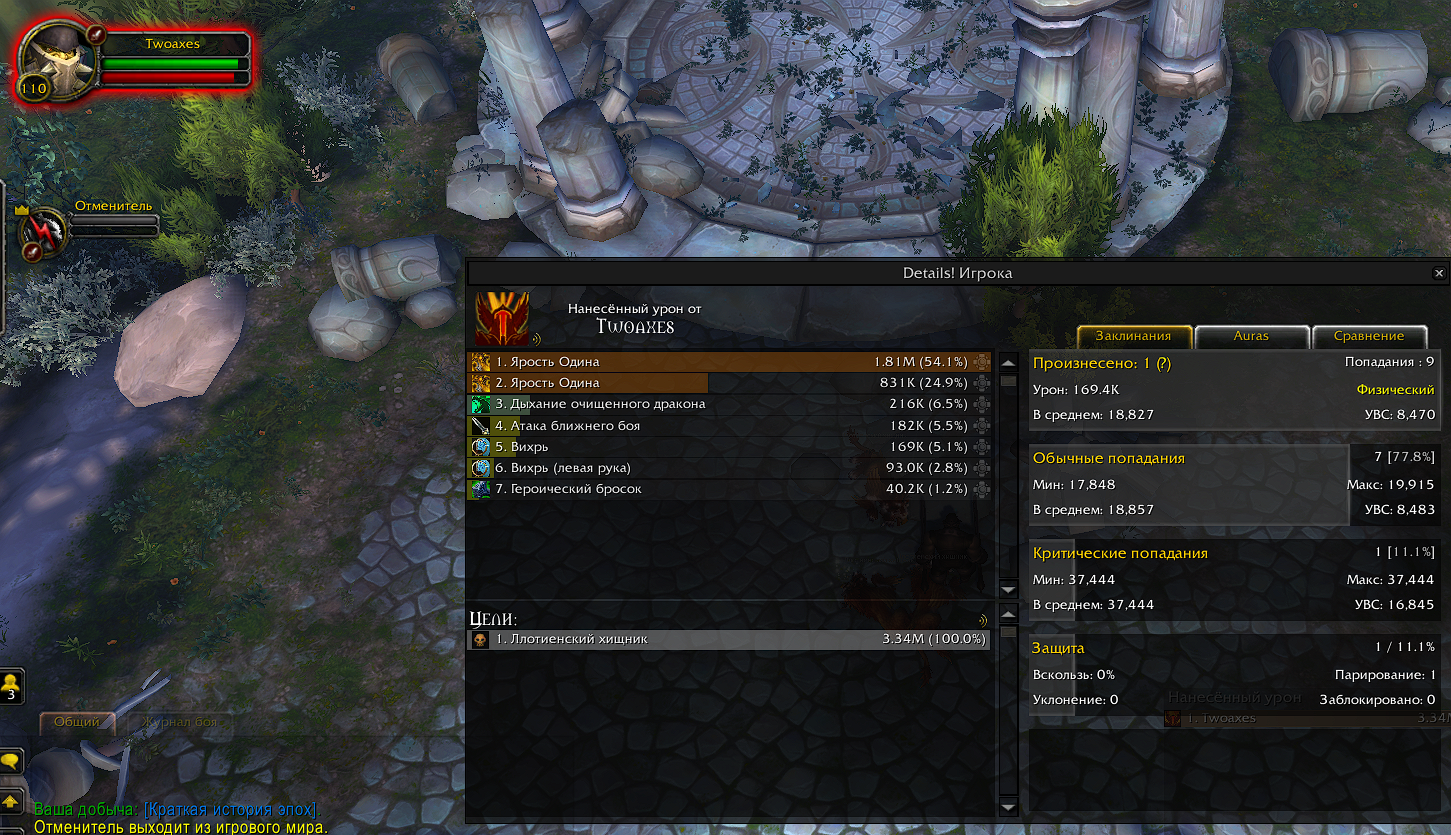Open the Журнал боя chat tab
Image resolution: width=1451 pixels, height=835 pixels.
178,722
